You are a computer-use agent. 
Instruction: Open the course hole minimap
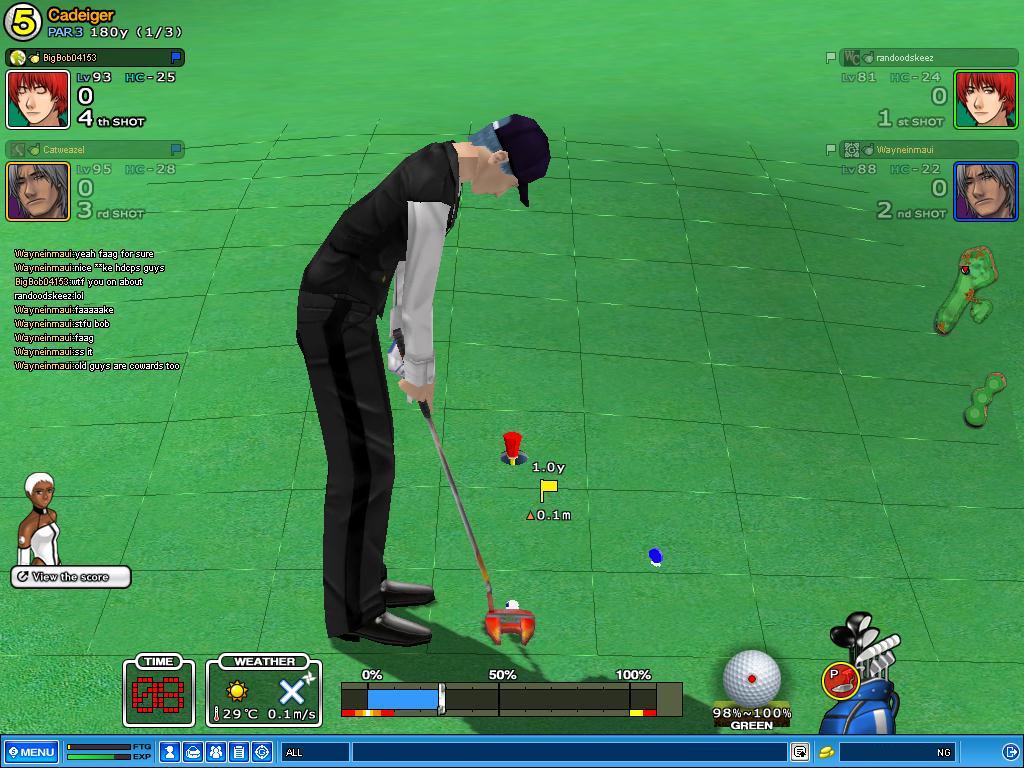point(965,290)
